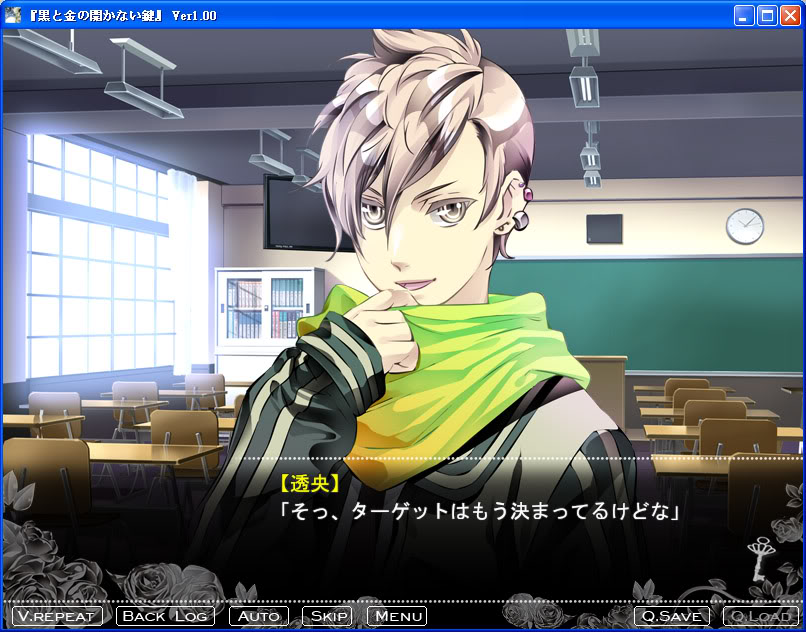Turn on Auto text advance
Screen dimensions: 806x632
[259, 616]
